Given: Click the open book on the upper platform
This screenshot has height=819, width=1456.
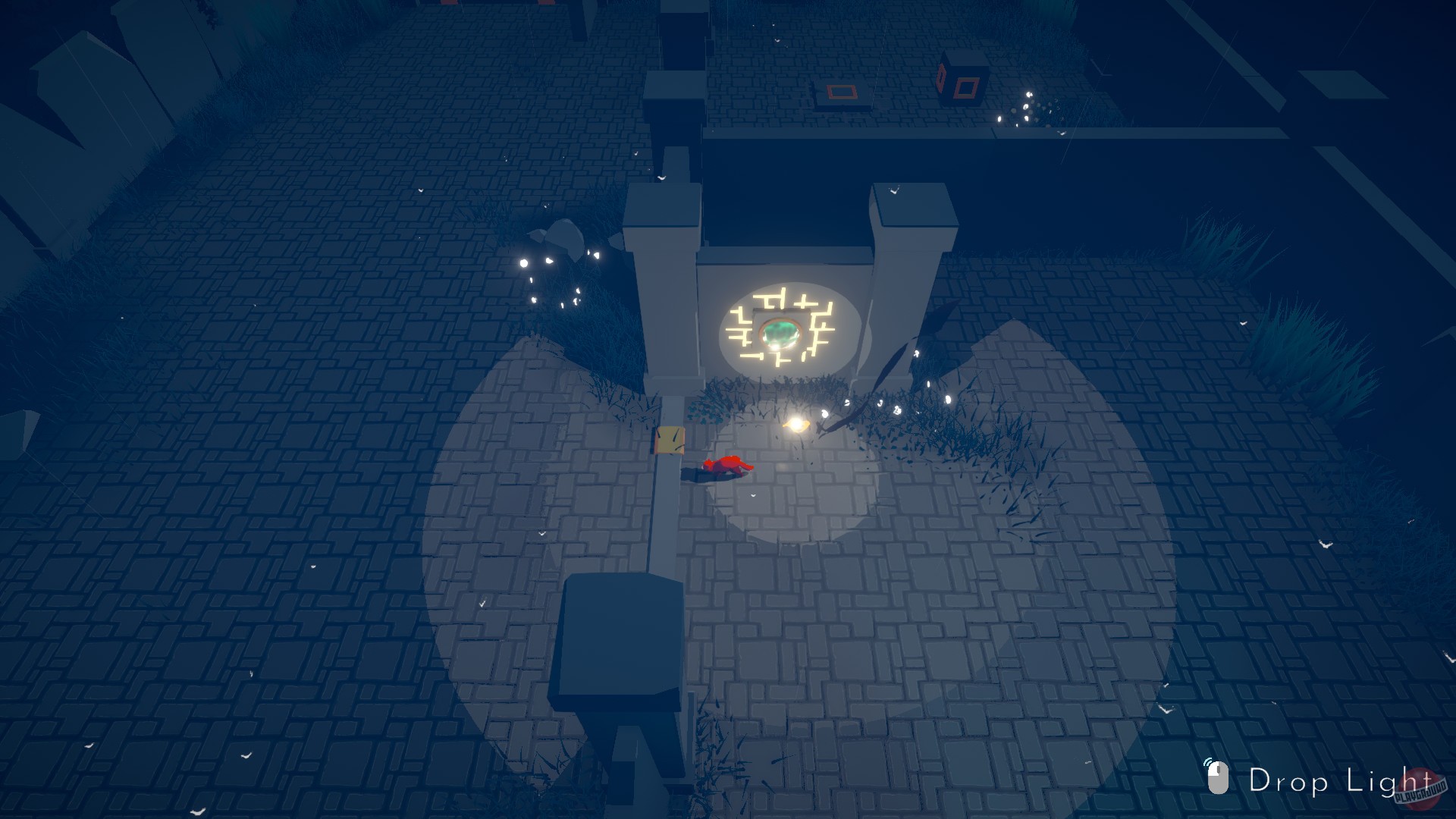Looking at the screenshot, I should coord(840,93).
